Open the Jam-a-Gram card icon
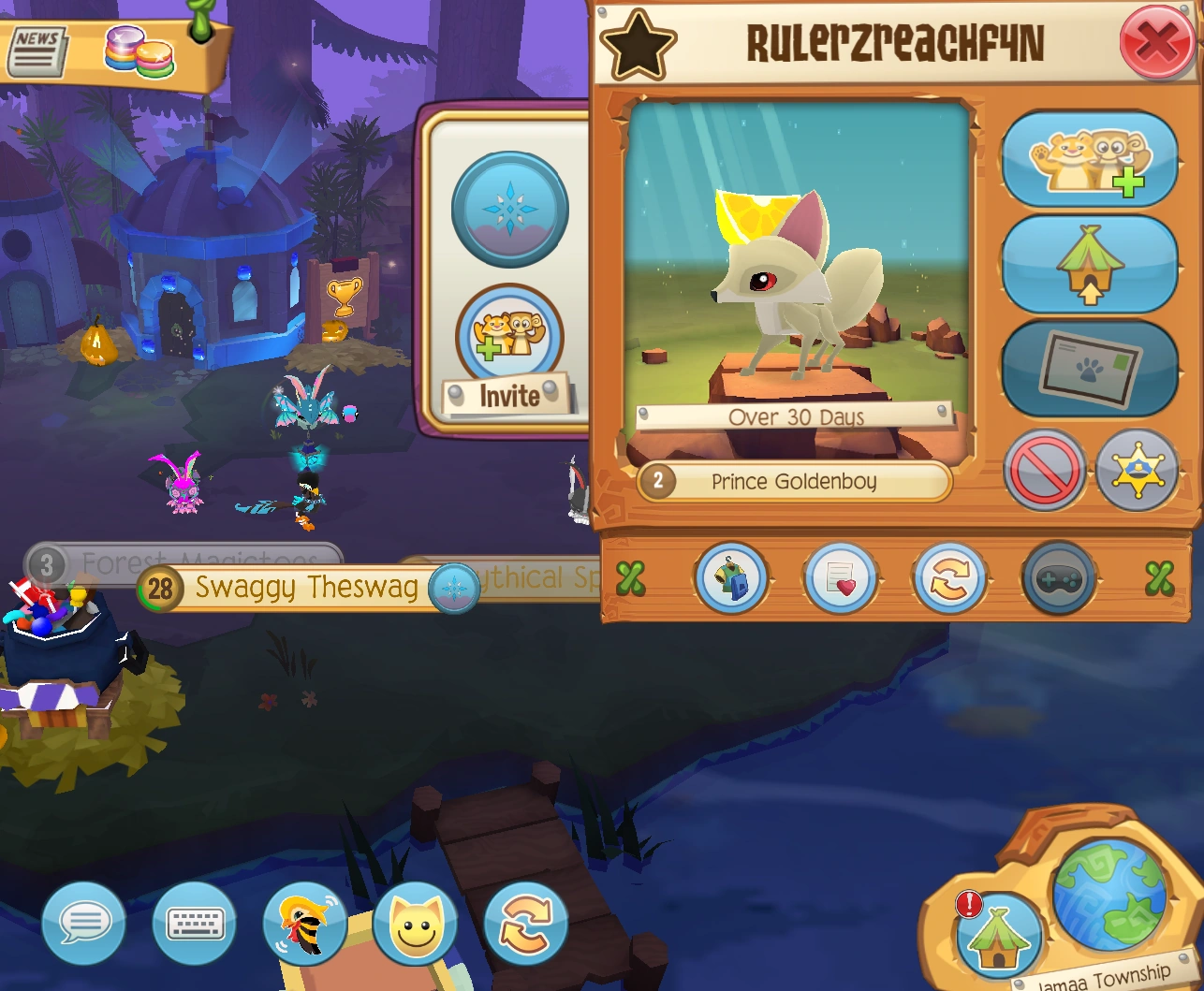Screen dimensions: 1204x991 point(841,579)
